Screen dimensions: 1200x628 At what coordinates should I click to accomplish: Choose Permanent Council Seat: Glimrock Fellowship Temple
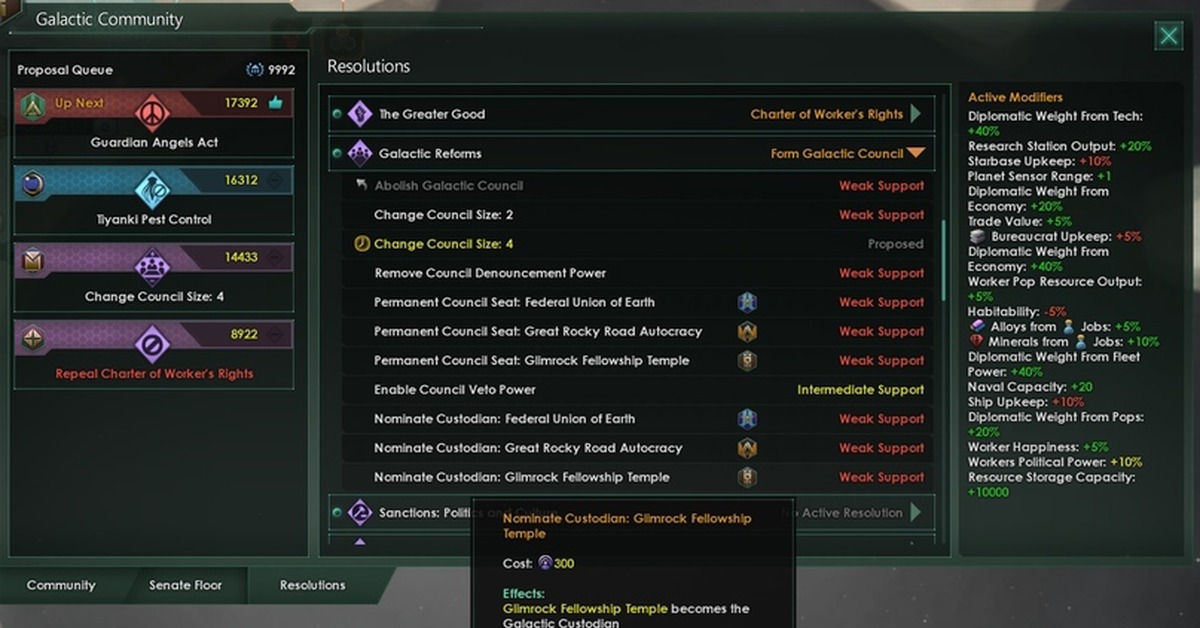pyautogui.click(x=531, y=360)
